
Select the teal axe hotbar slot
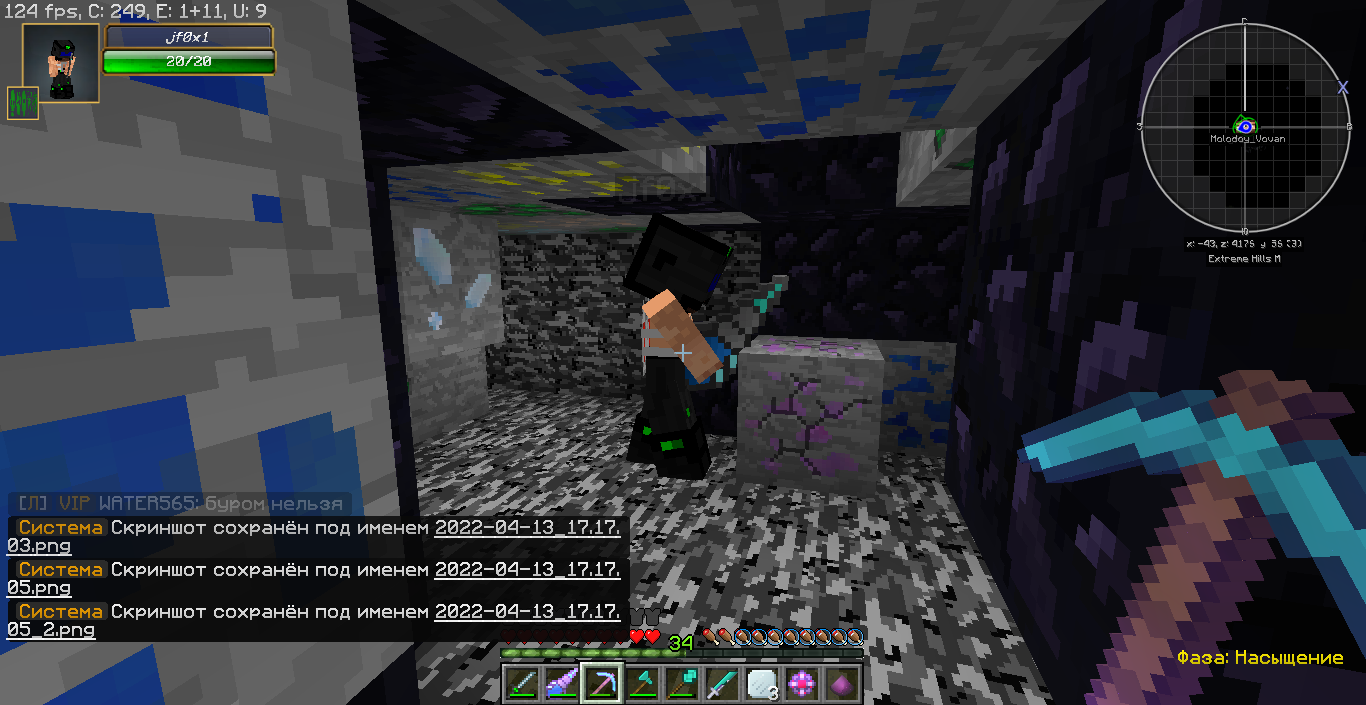coord(642,683)
